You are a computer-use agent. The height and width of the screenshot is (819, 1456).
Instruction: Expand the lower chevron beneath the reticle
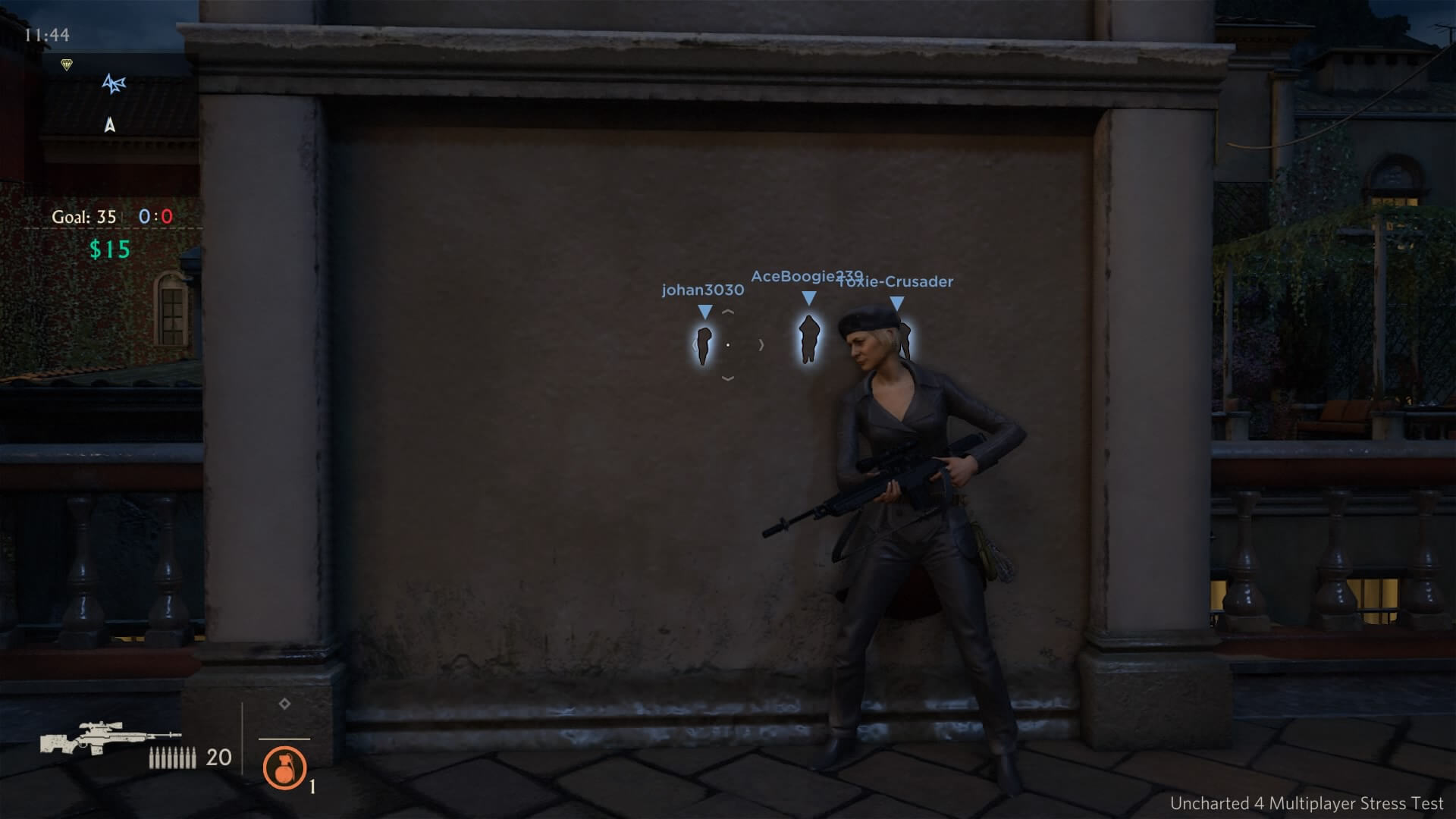coord(730,377)
